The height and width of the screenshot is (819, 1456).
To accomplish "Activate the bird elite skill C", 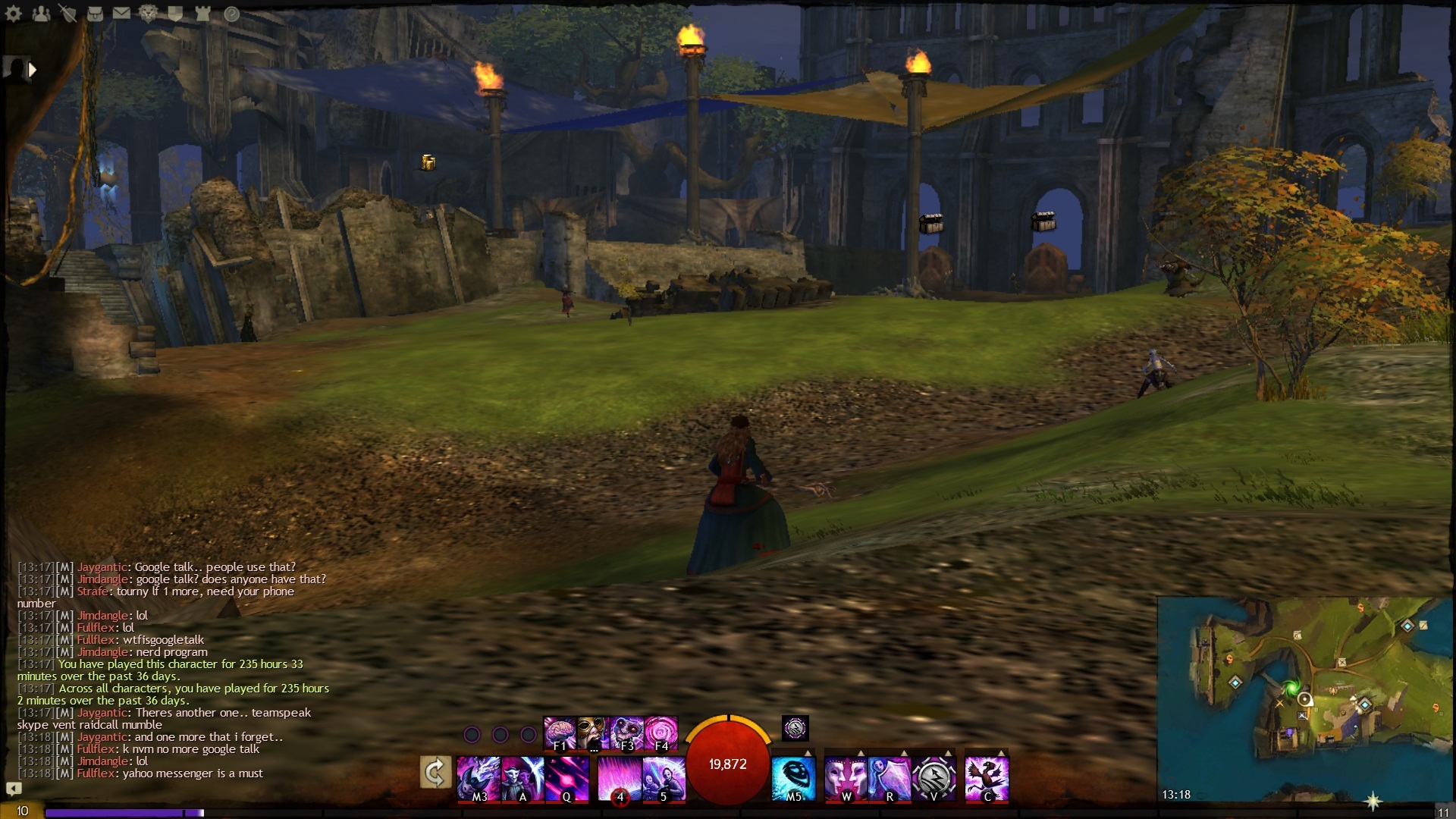I will point(987,778).
